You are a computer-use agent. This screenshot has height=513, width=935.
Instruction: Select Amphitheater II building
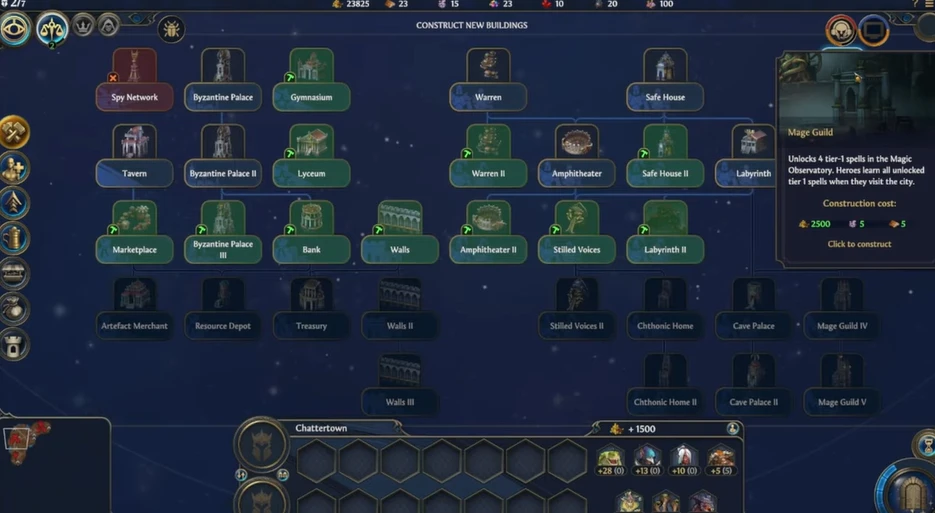[x=488, y=235]
